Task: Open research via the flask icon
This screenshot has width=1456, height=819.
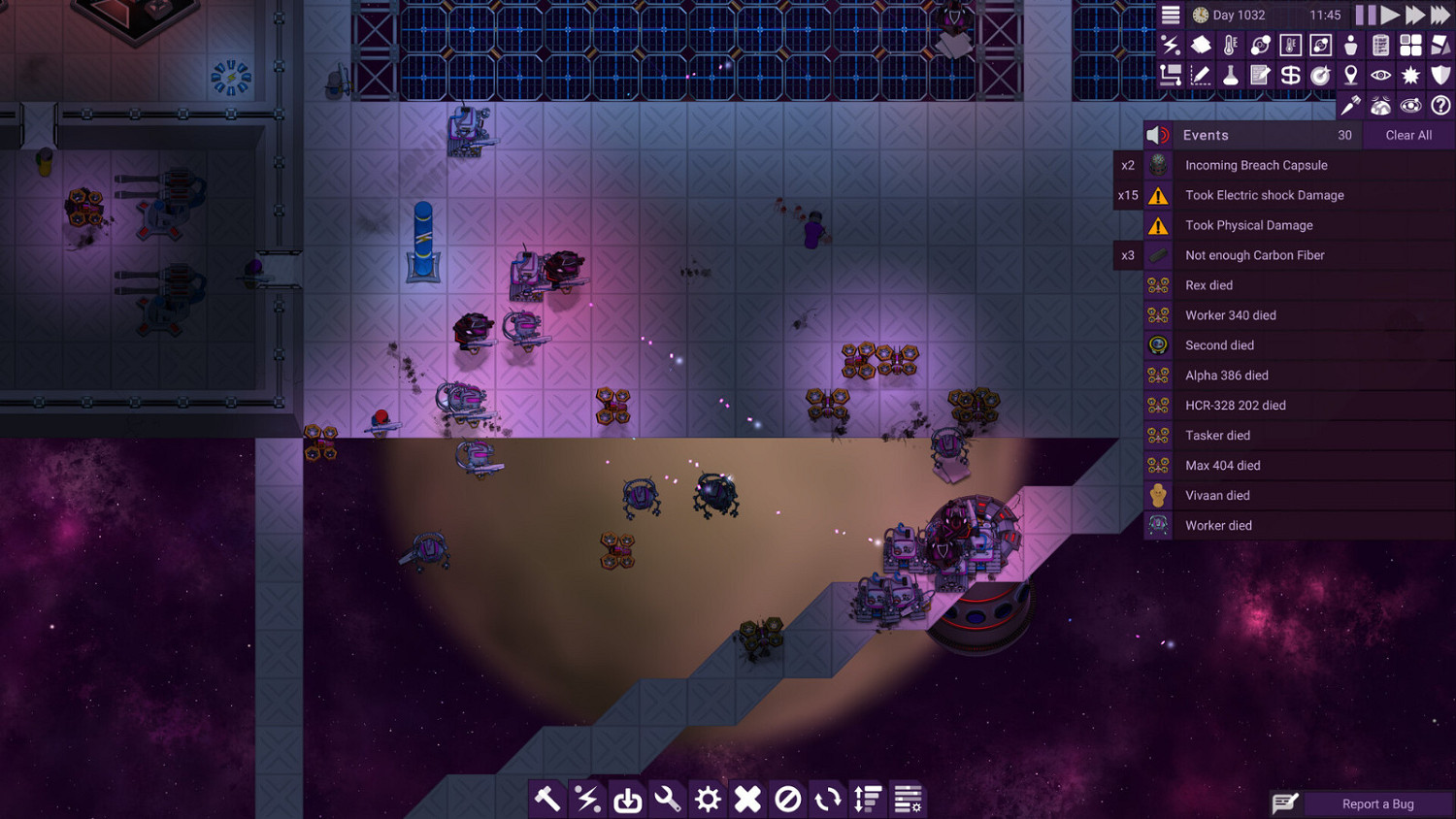Action: point(1231,74)
